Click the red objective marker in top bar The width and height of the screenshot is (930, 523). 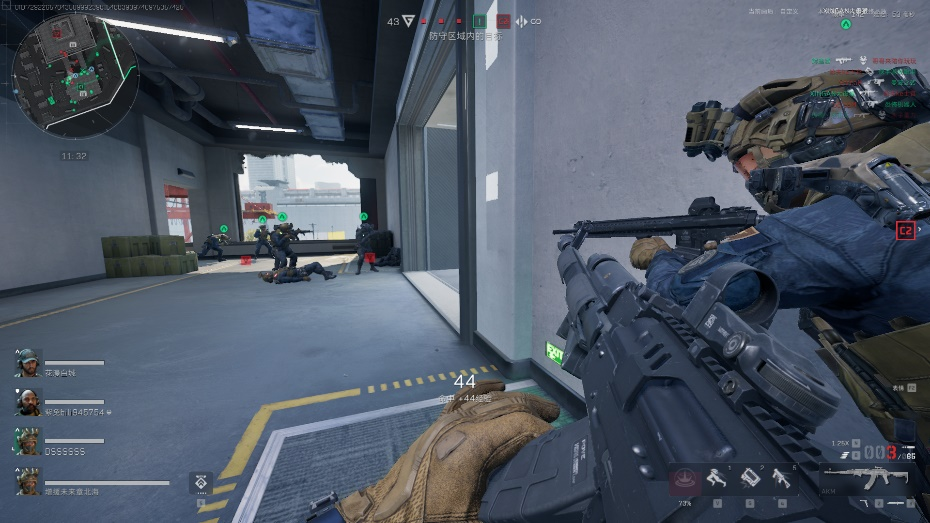[x=503, y=20]
